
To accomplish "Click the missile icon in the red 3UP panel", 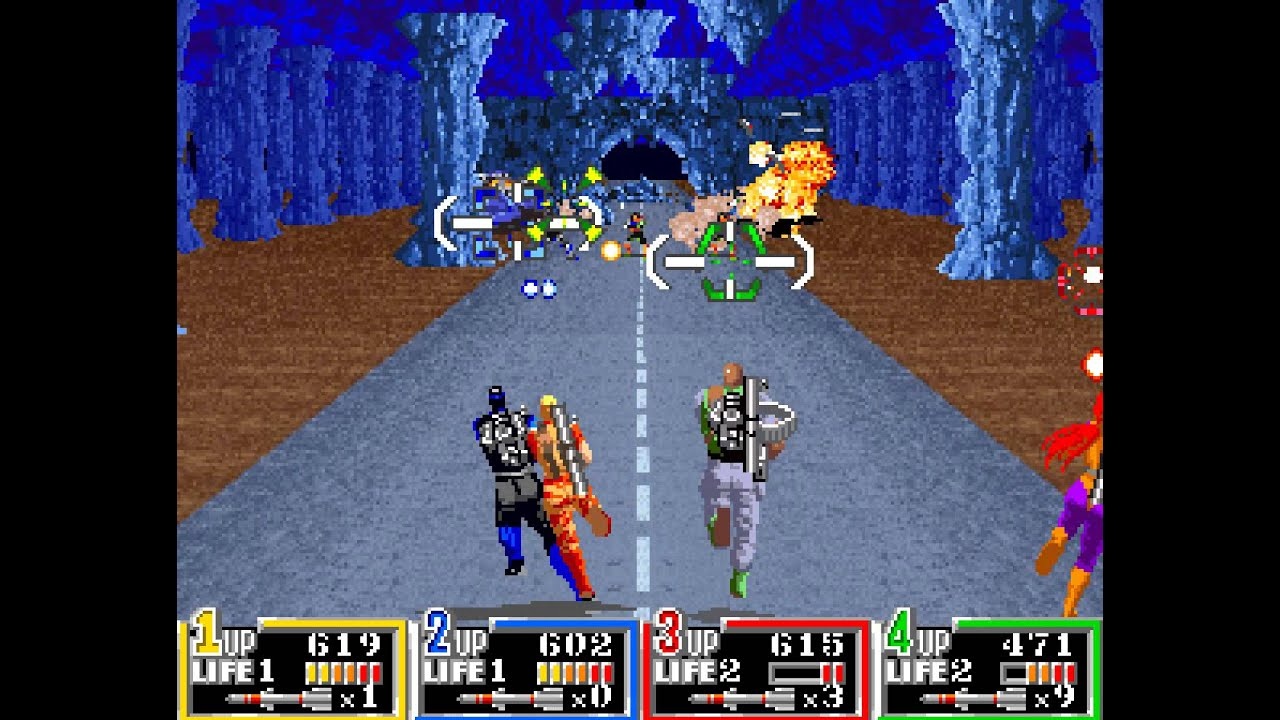I will pos(740,699).
